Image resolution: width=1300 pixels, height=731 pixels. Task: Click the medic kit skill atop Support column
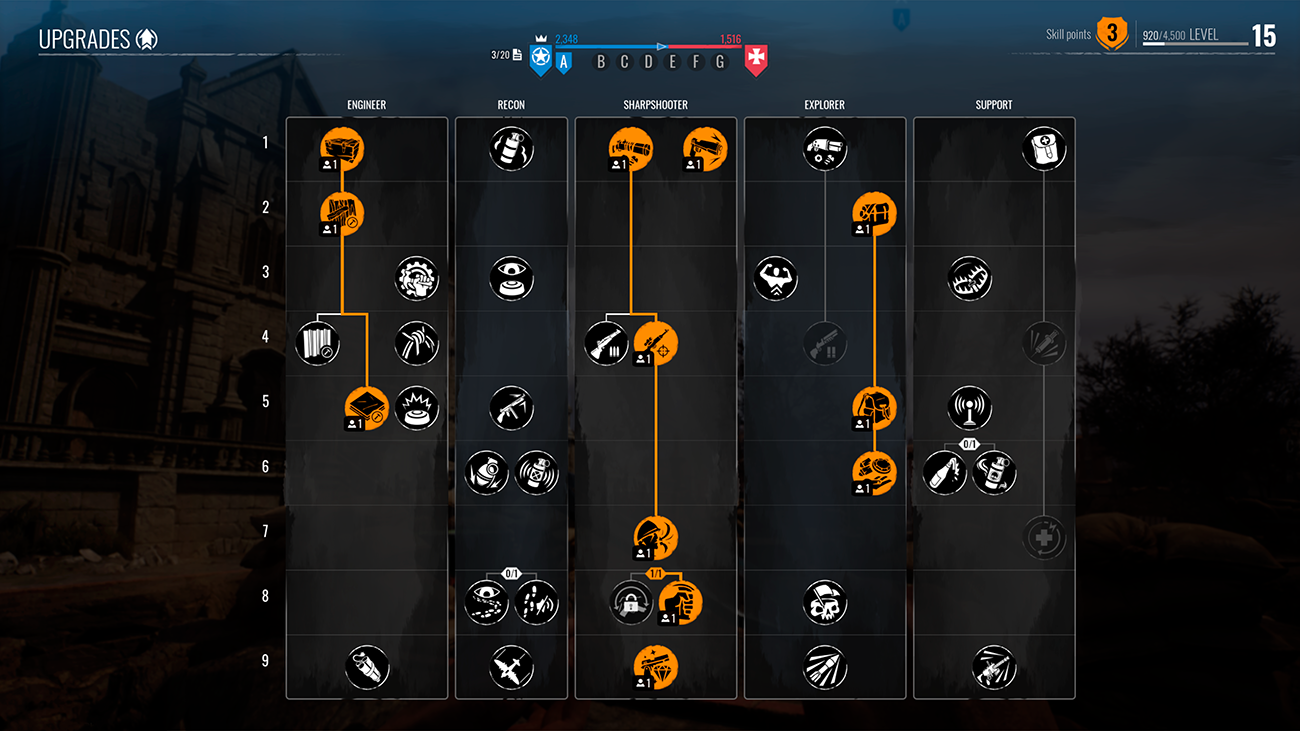[x=1044, y=147]
